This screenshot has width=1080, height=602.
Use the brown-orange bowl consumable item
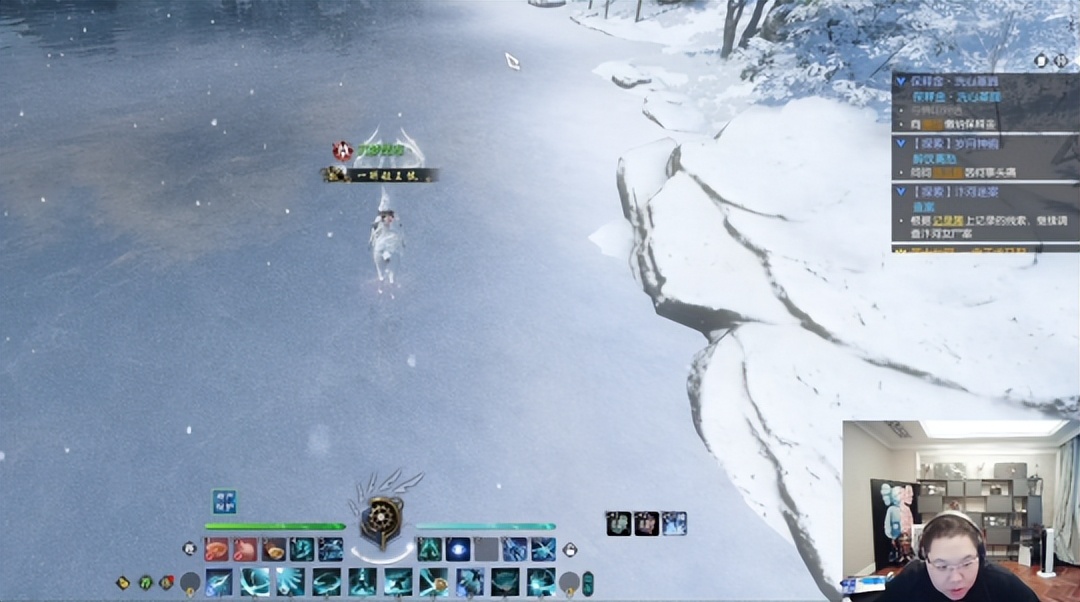[273, 549]
